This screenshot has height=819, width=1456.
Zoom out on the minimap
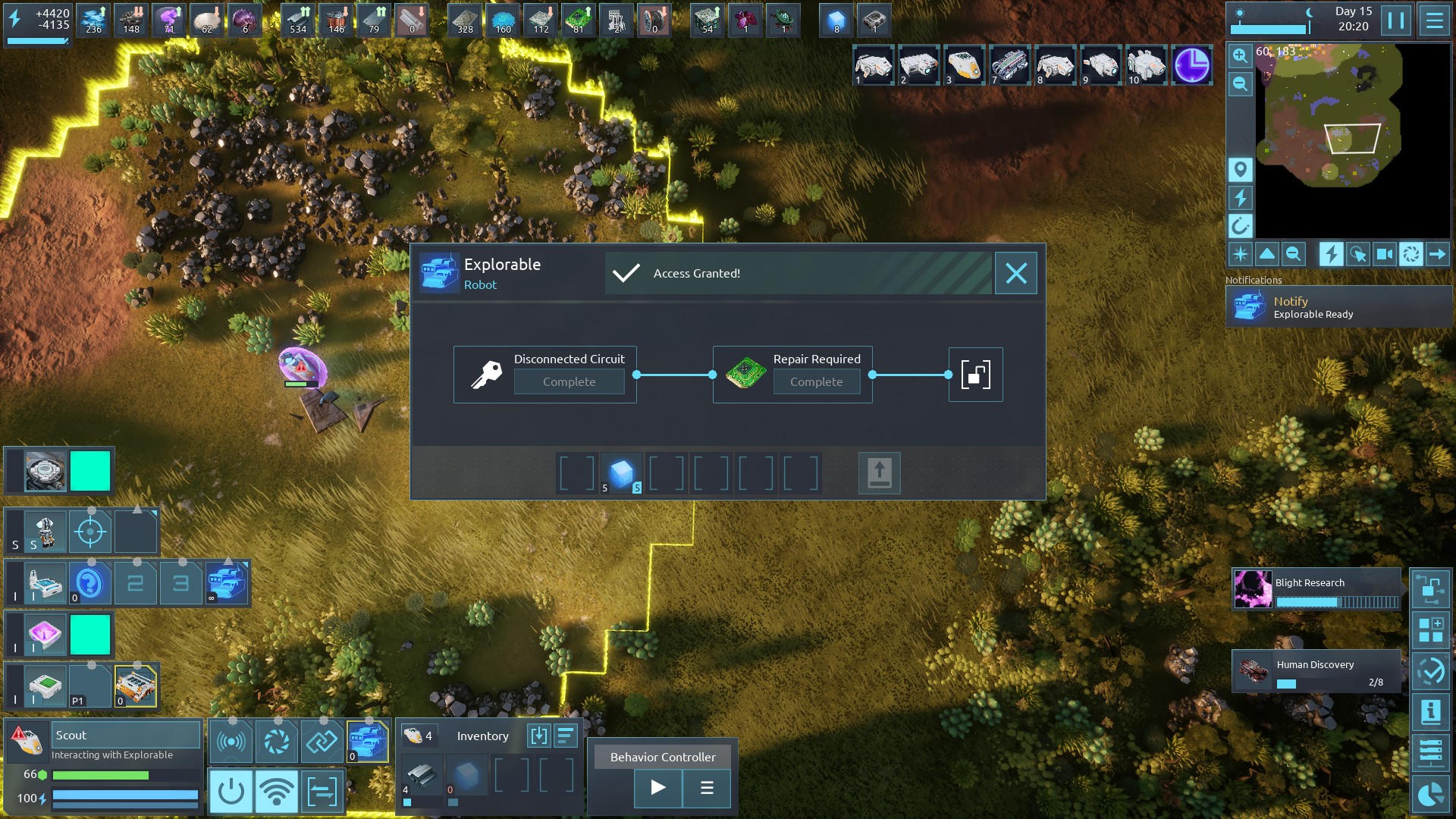pyautogui.click(x=1240, y=83)
